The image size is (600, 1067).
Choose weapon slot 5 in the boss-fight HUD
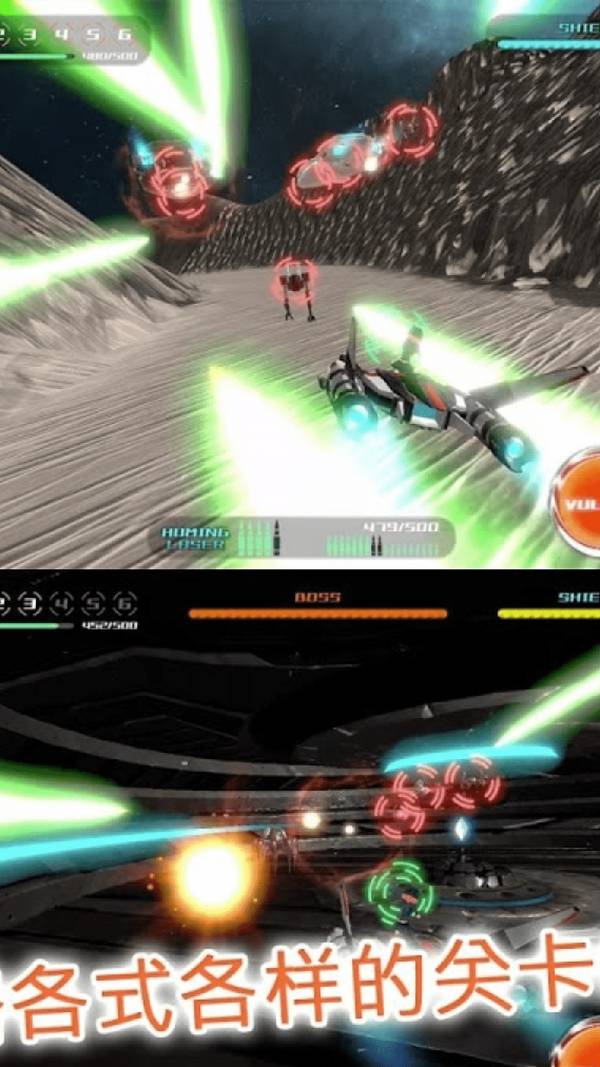94,603
